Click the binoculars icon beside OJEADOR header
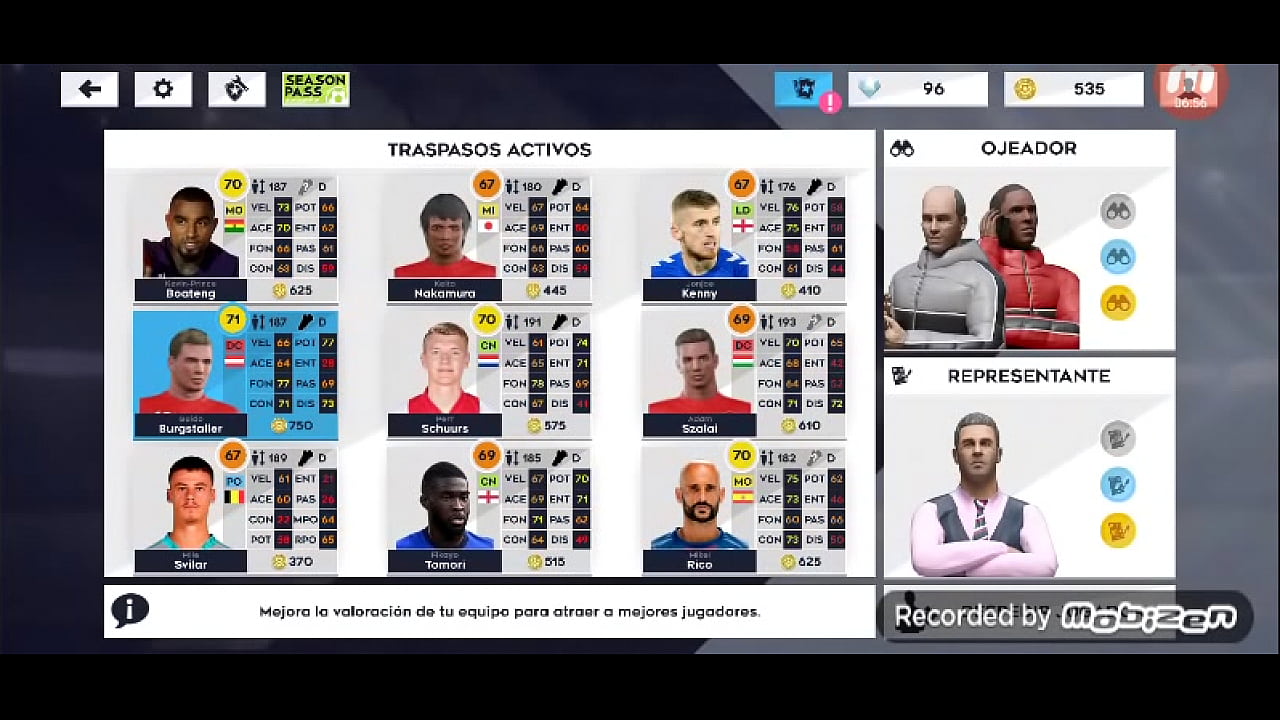1280x720 pixels. 905,148
